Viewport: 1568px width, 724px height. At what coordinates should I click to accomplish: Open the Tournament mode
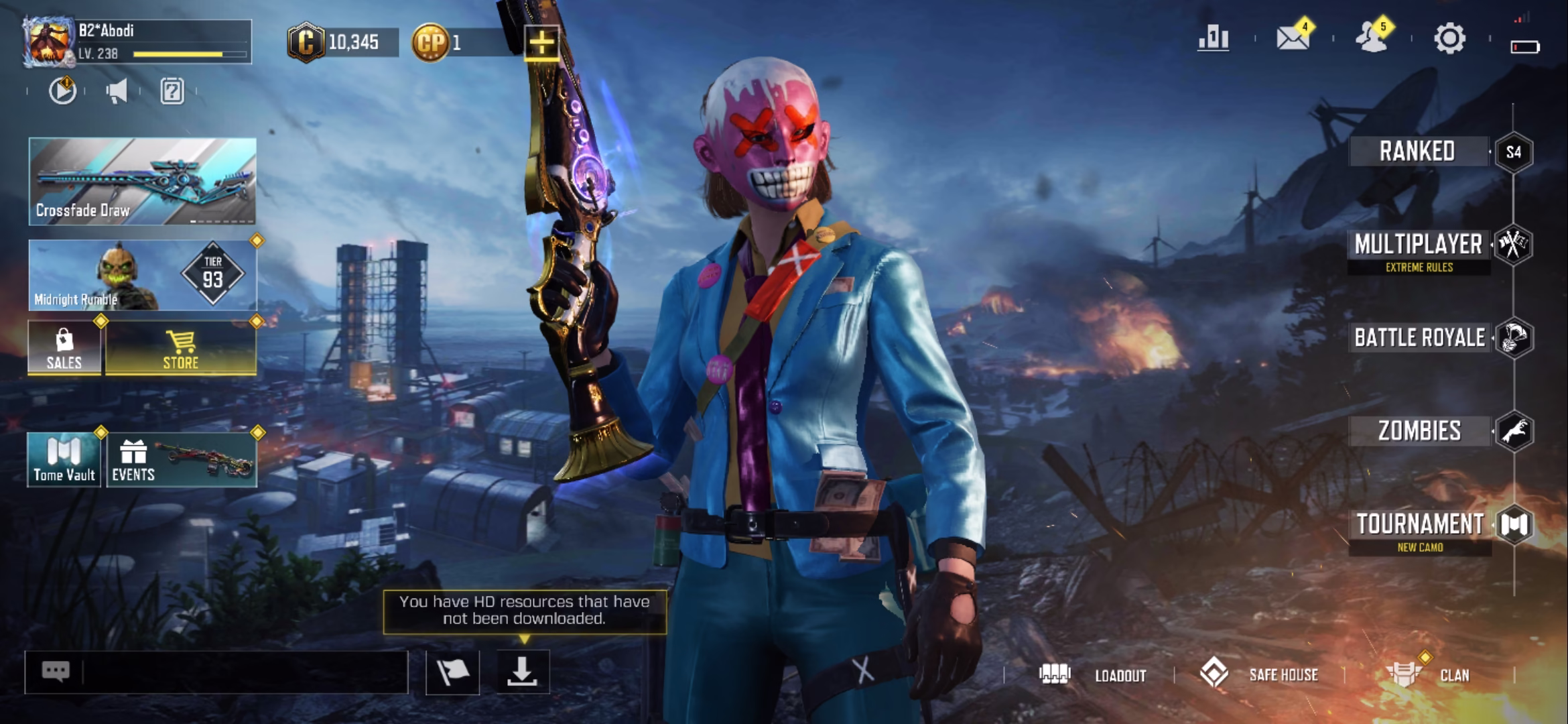coord(1421,525)
